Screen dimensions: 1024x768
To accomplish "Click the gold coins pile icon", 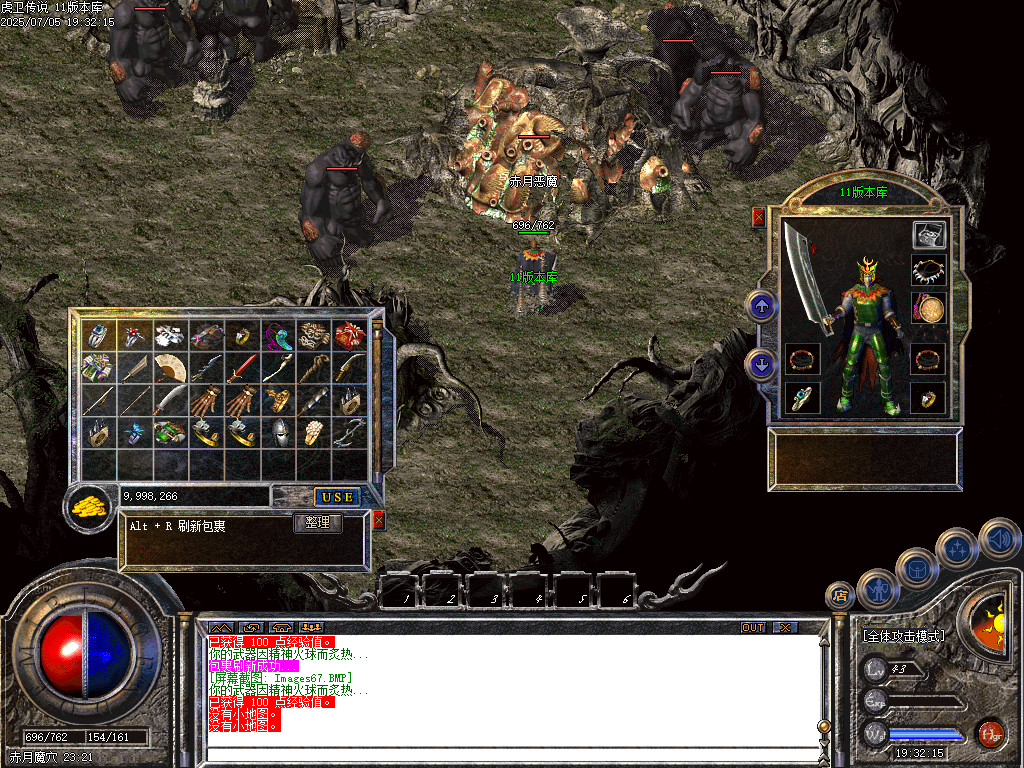I will coord(90,506).
